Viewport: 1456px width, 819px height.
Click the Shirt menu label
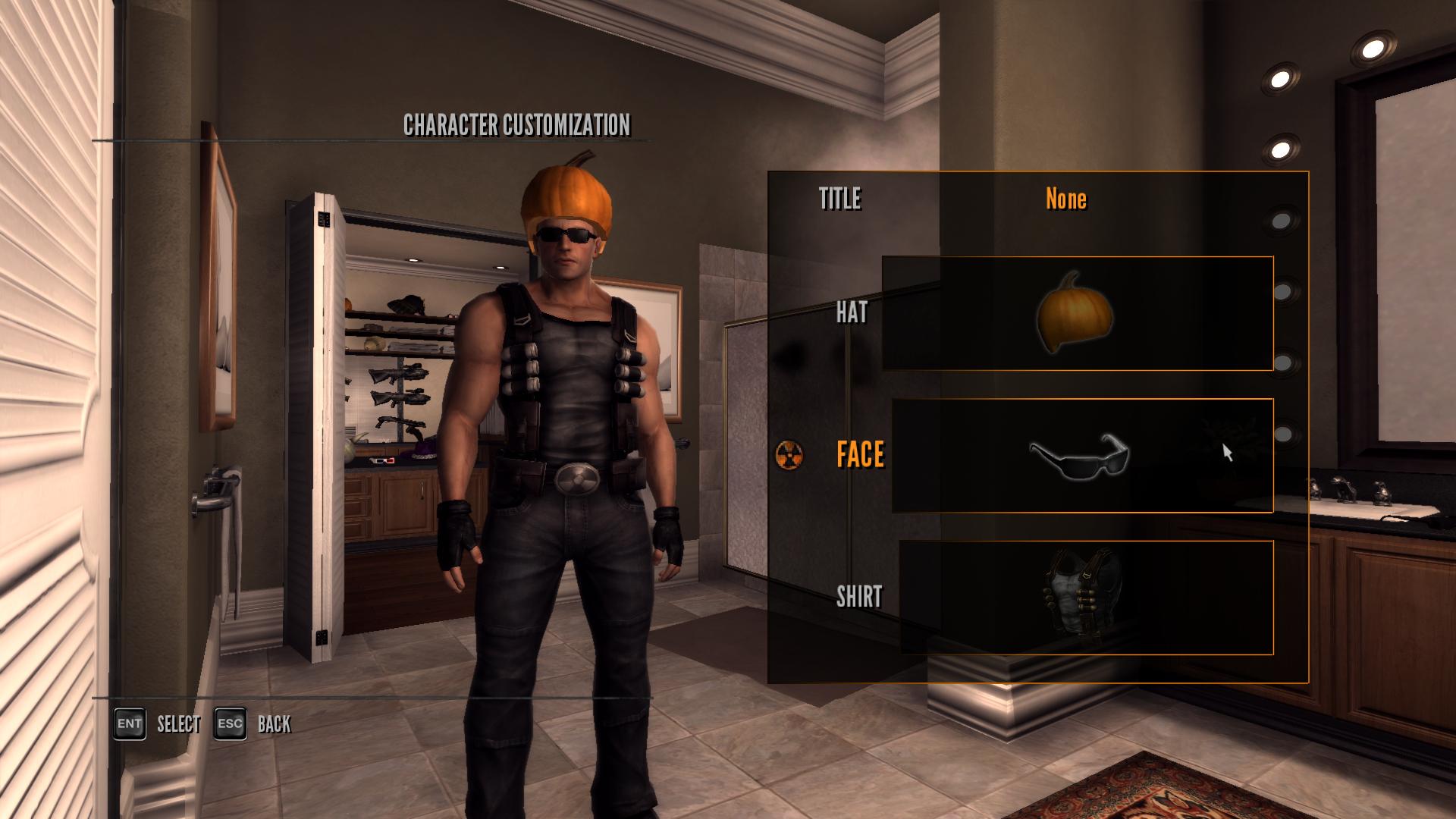pos(859,597)
